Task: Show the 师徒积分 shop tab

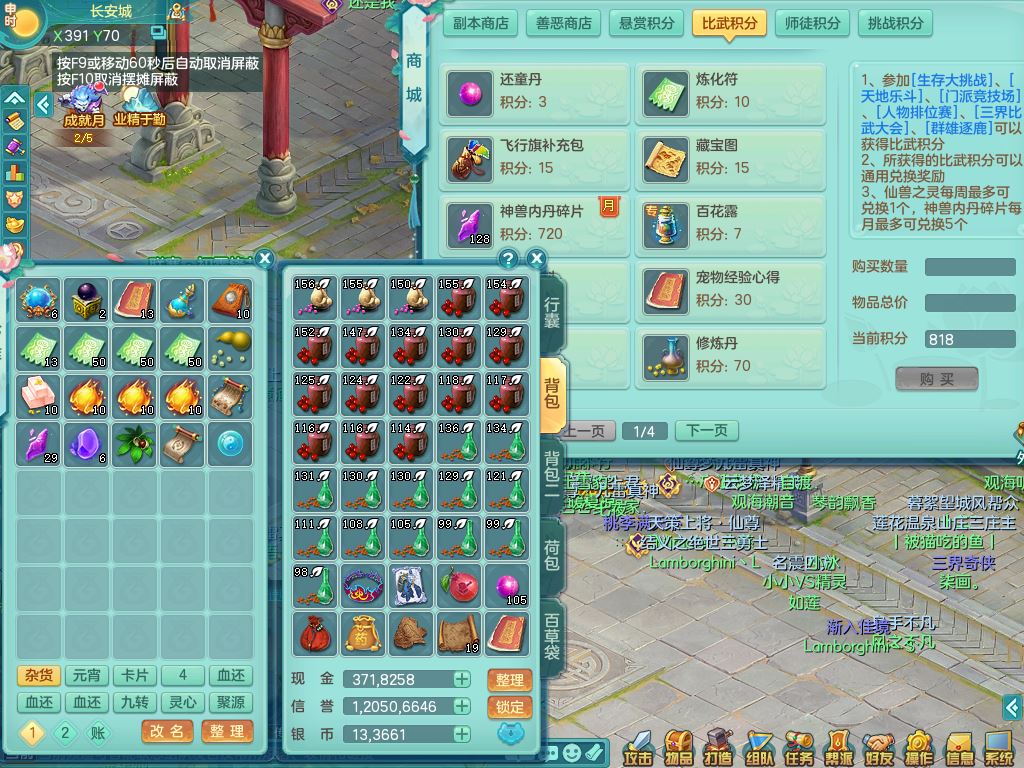Action: [x=811, y=23]
